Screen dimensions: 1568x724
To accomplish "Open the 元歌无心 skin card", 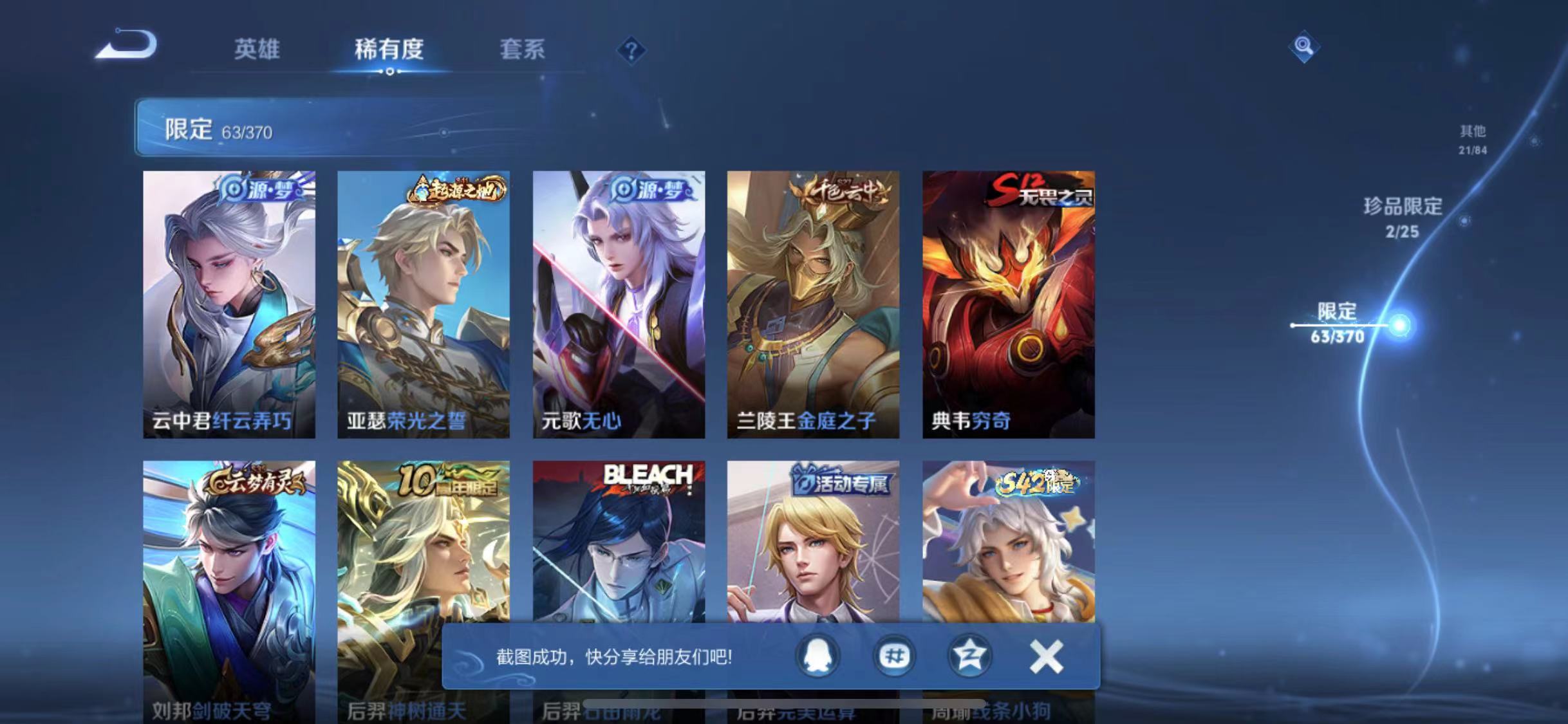I will 618,302.
